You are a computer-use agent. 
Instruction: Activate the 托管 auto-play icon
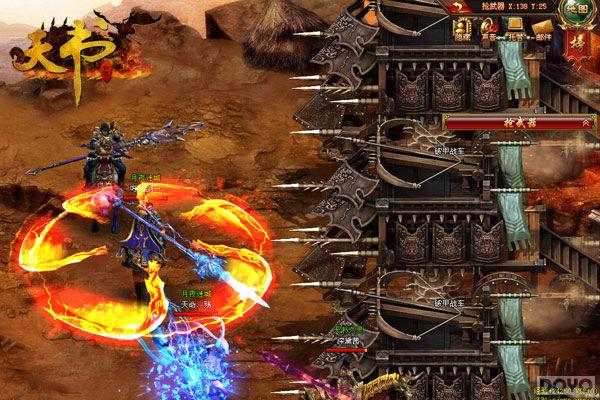pos(515,32)
